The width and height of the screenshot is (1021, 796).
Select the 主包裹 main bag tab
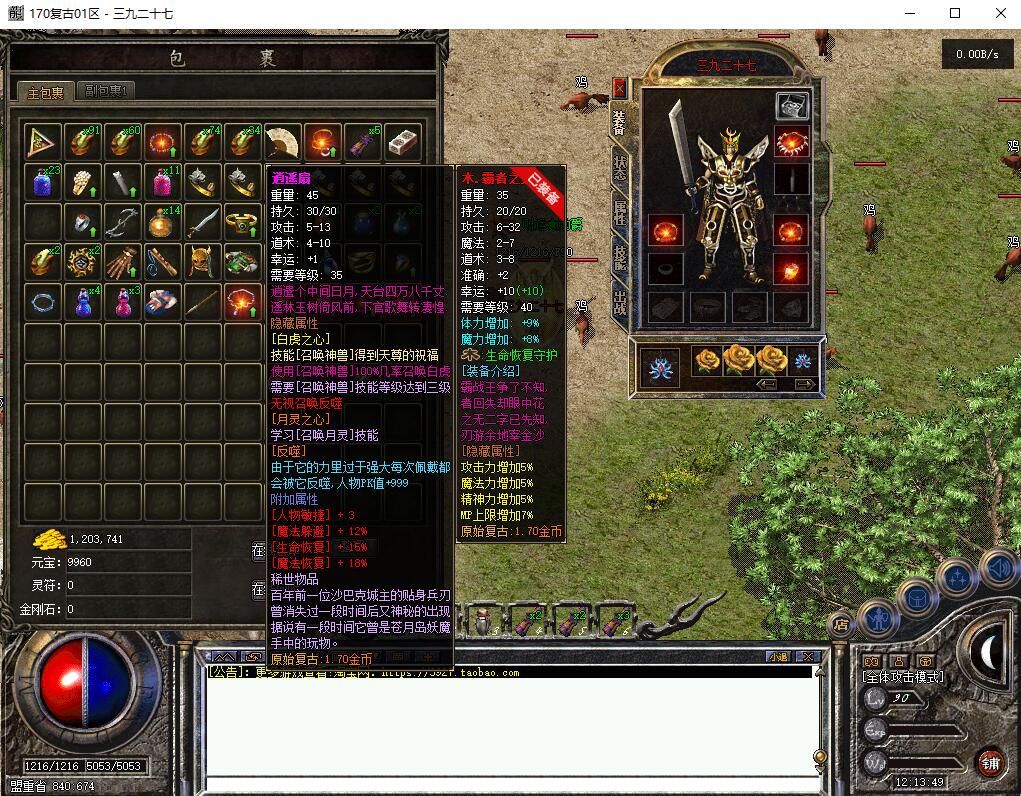tap(45, 92)
